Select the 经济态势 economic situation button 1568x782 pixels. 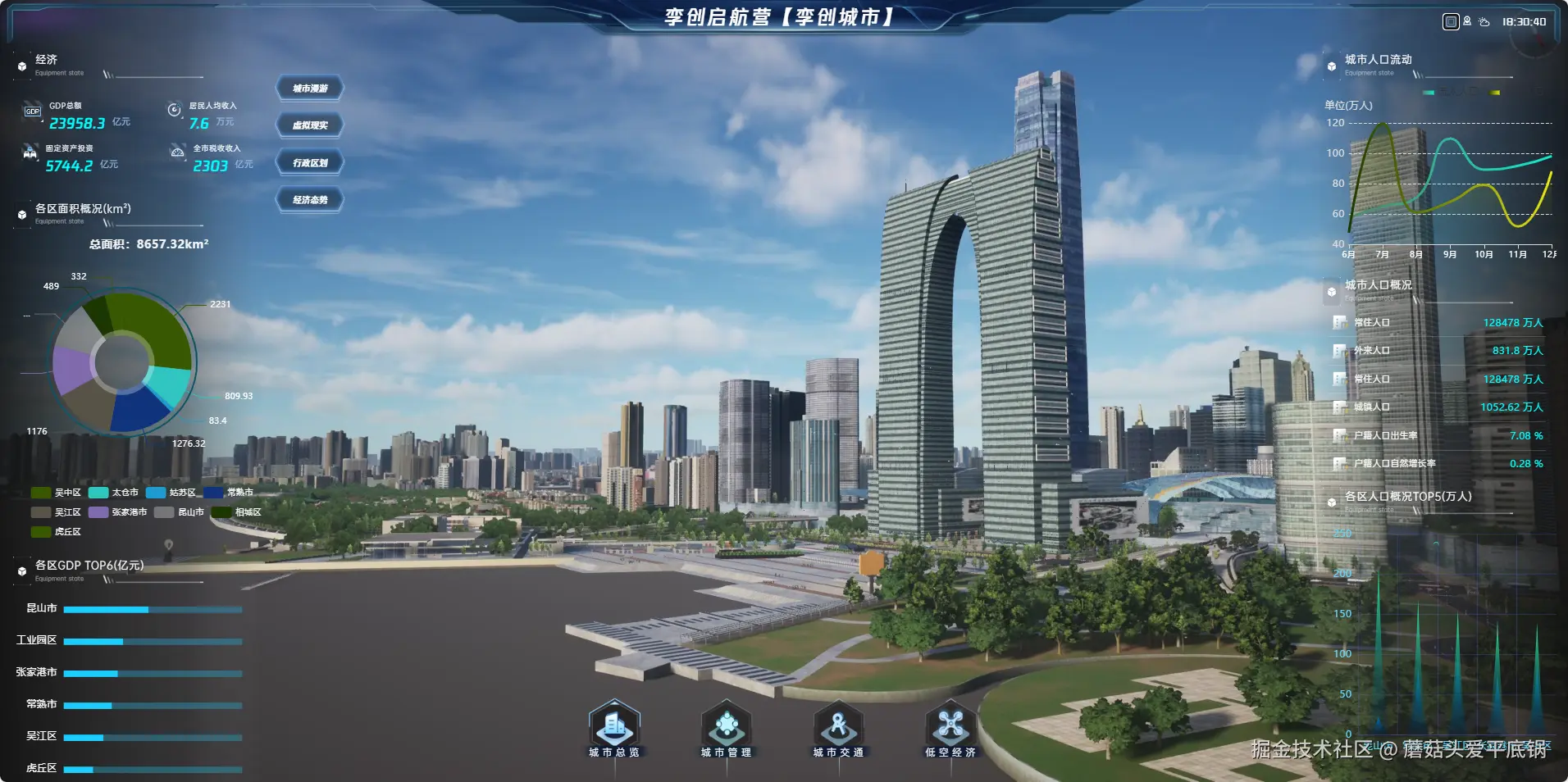pos(310,200)
